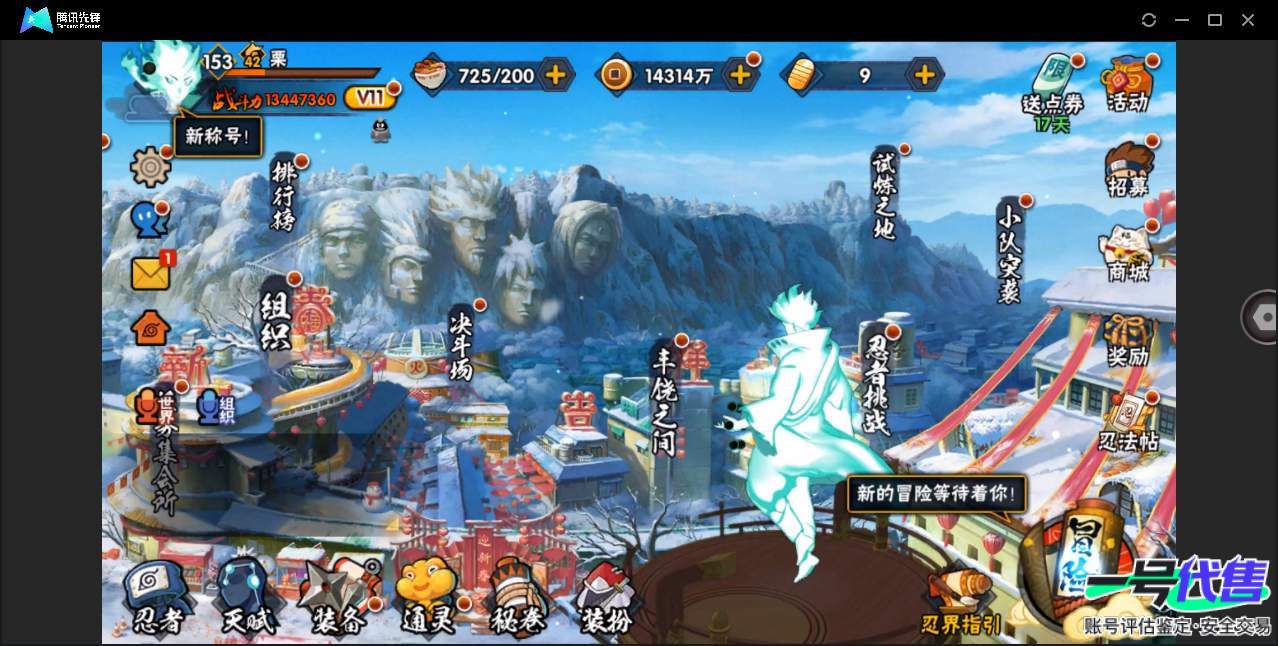Enter the 决斗场 duel arena
Image resolution: width=1278 pixels, height=646 pixels.
(461, 343)
